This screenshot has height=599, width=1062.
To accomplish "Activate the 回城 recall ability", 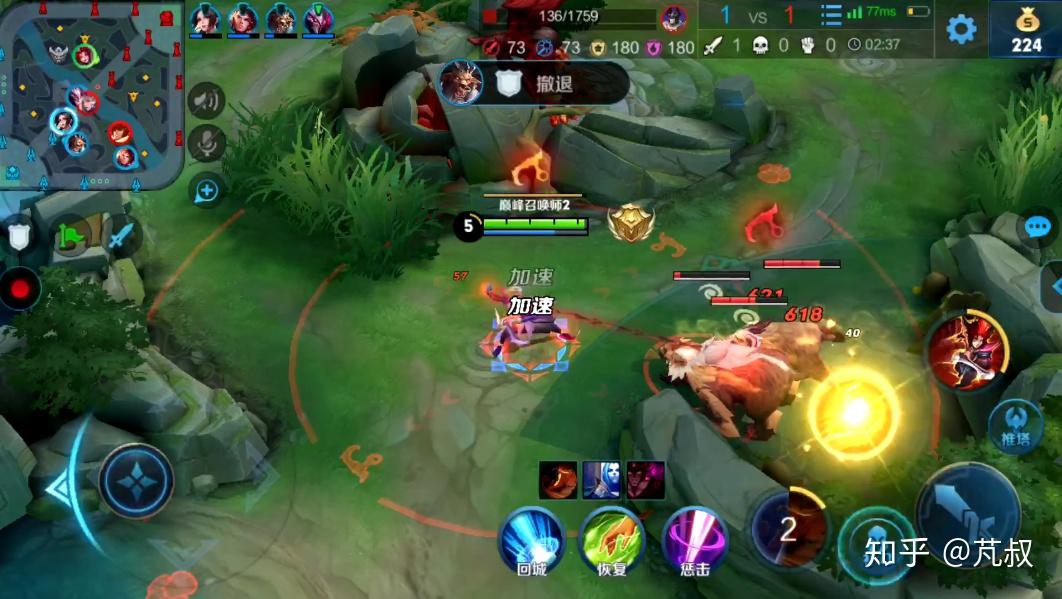I will tap(532, 538).
